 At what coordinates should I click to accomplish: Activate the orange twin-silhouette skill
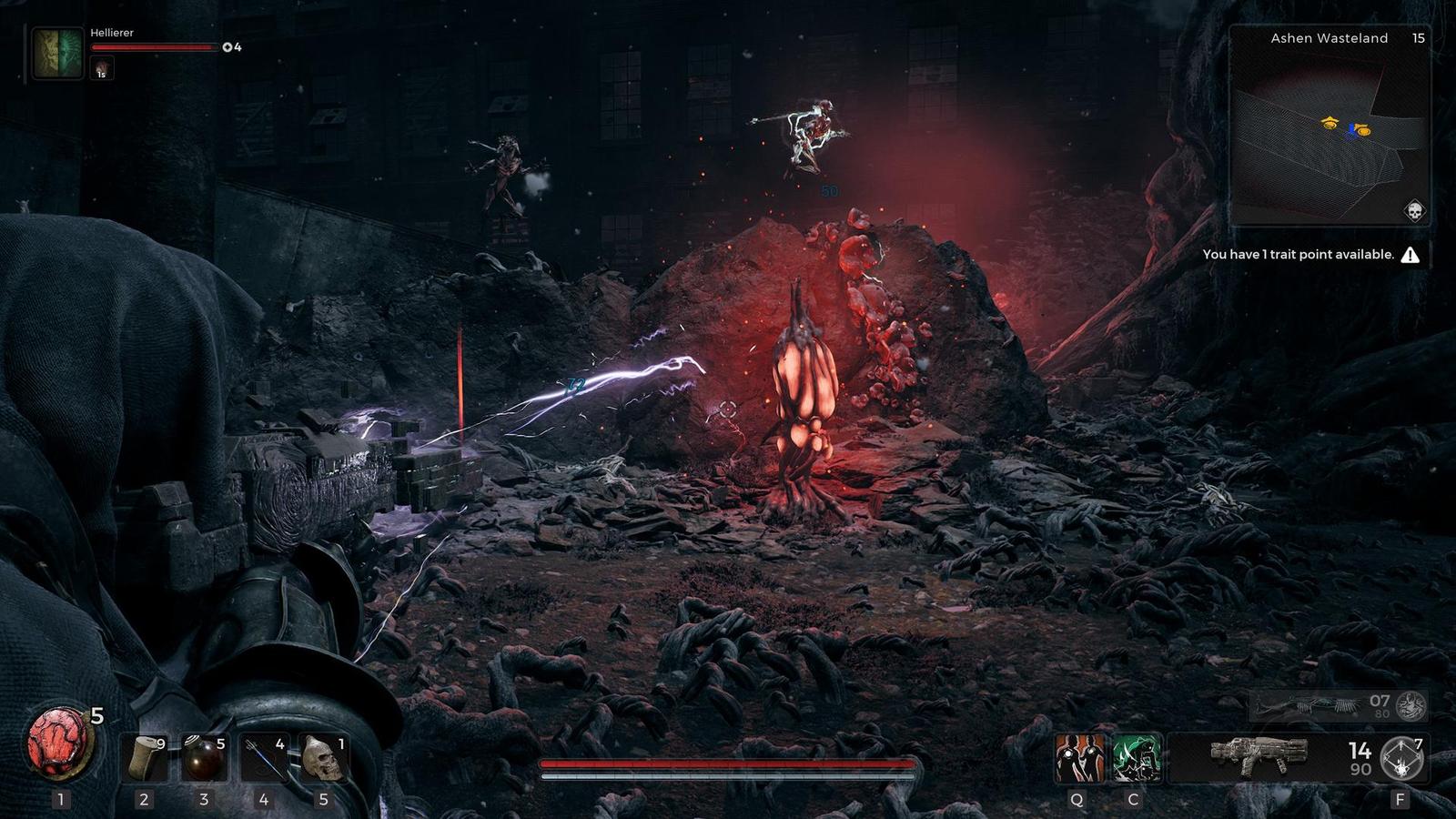1079,758
